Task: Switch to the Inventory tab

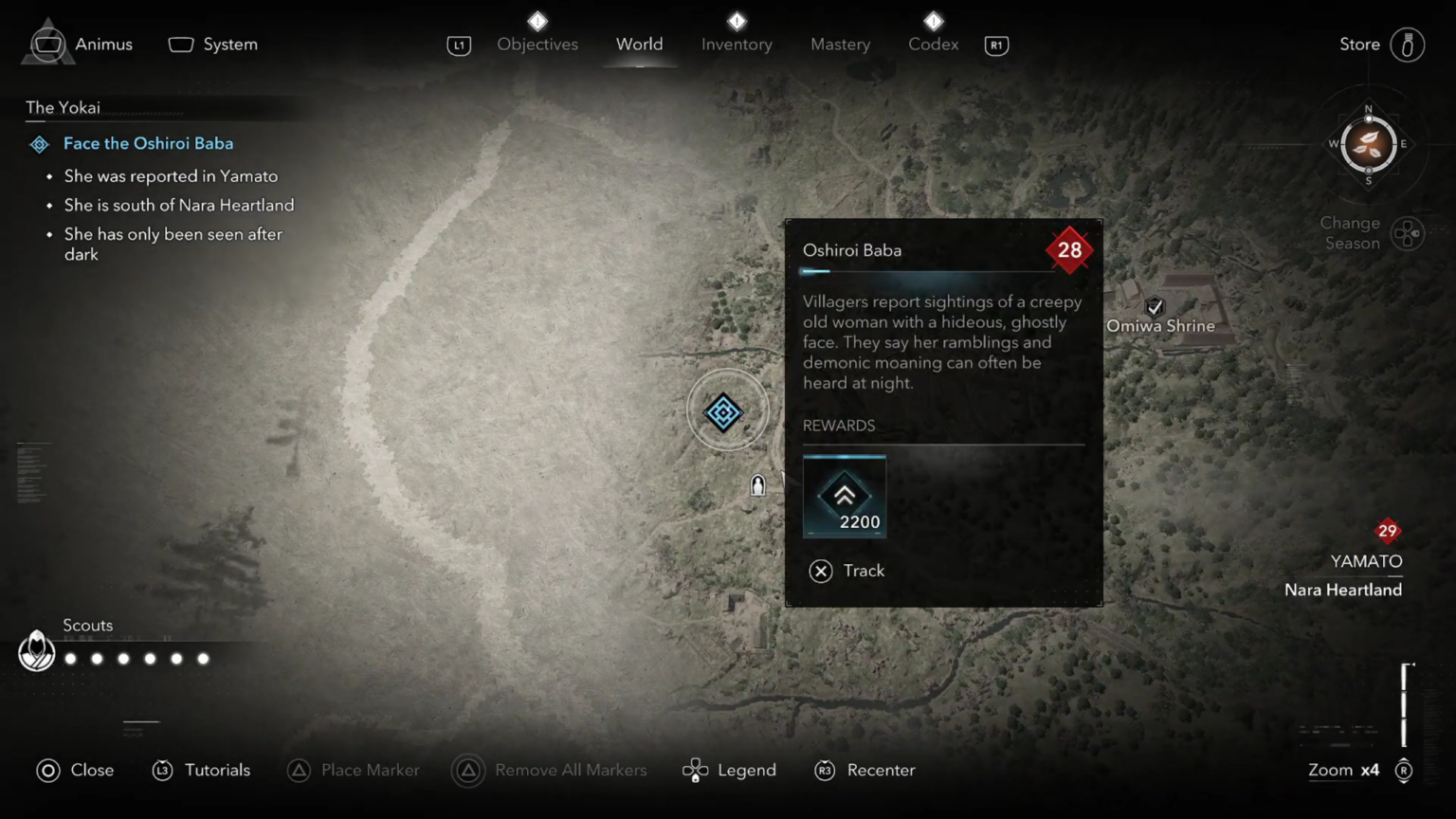Action: [x=737, y=44]
